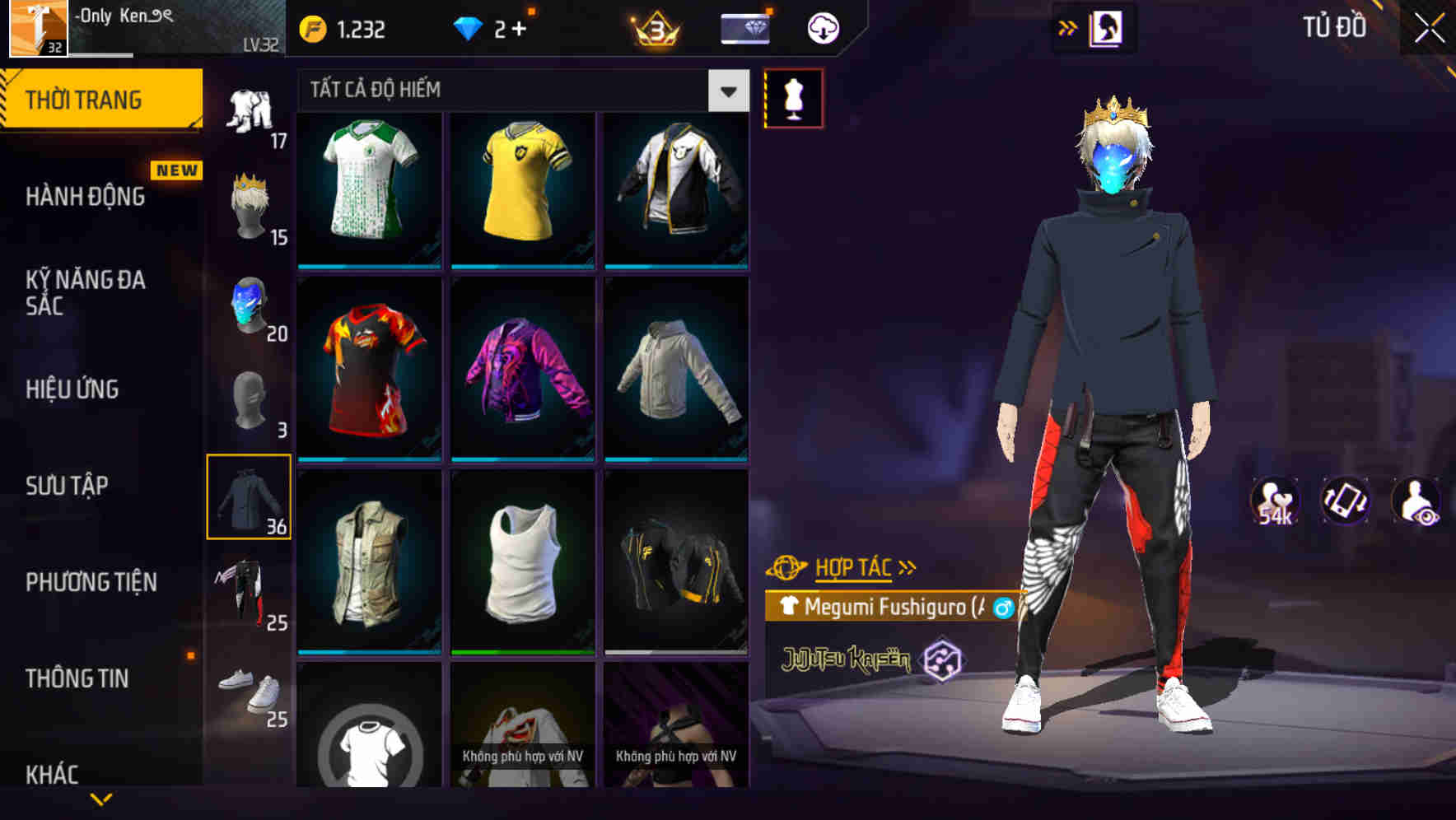Open the PHƯƠNG TIỆN tab in the sidebar

[91, 582]
